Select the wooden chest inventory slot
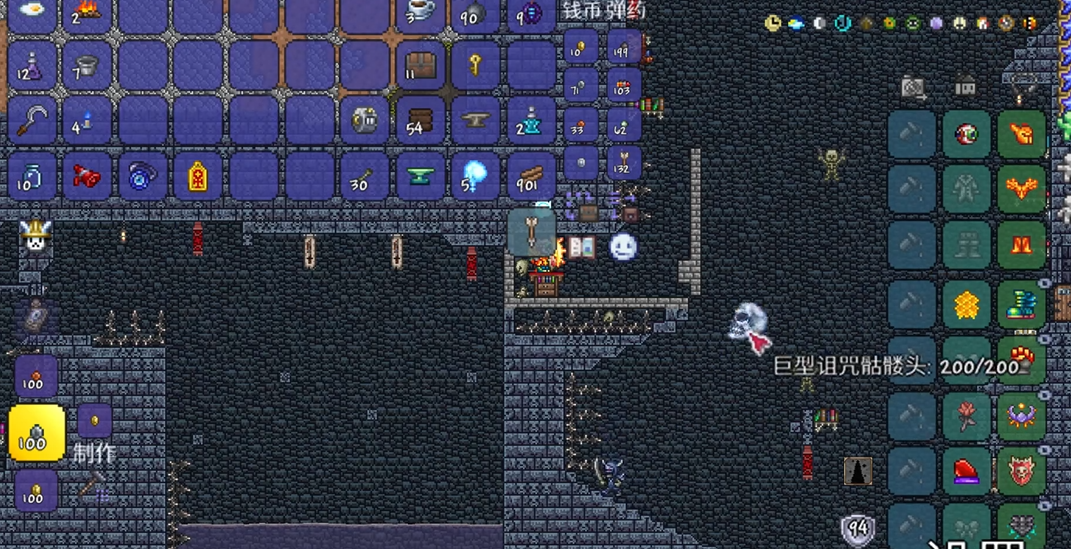 click(421, 66)
